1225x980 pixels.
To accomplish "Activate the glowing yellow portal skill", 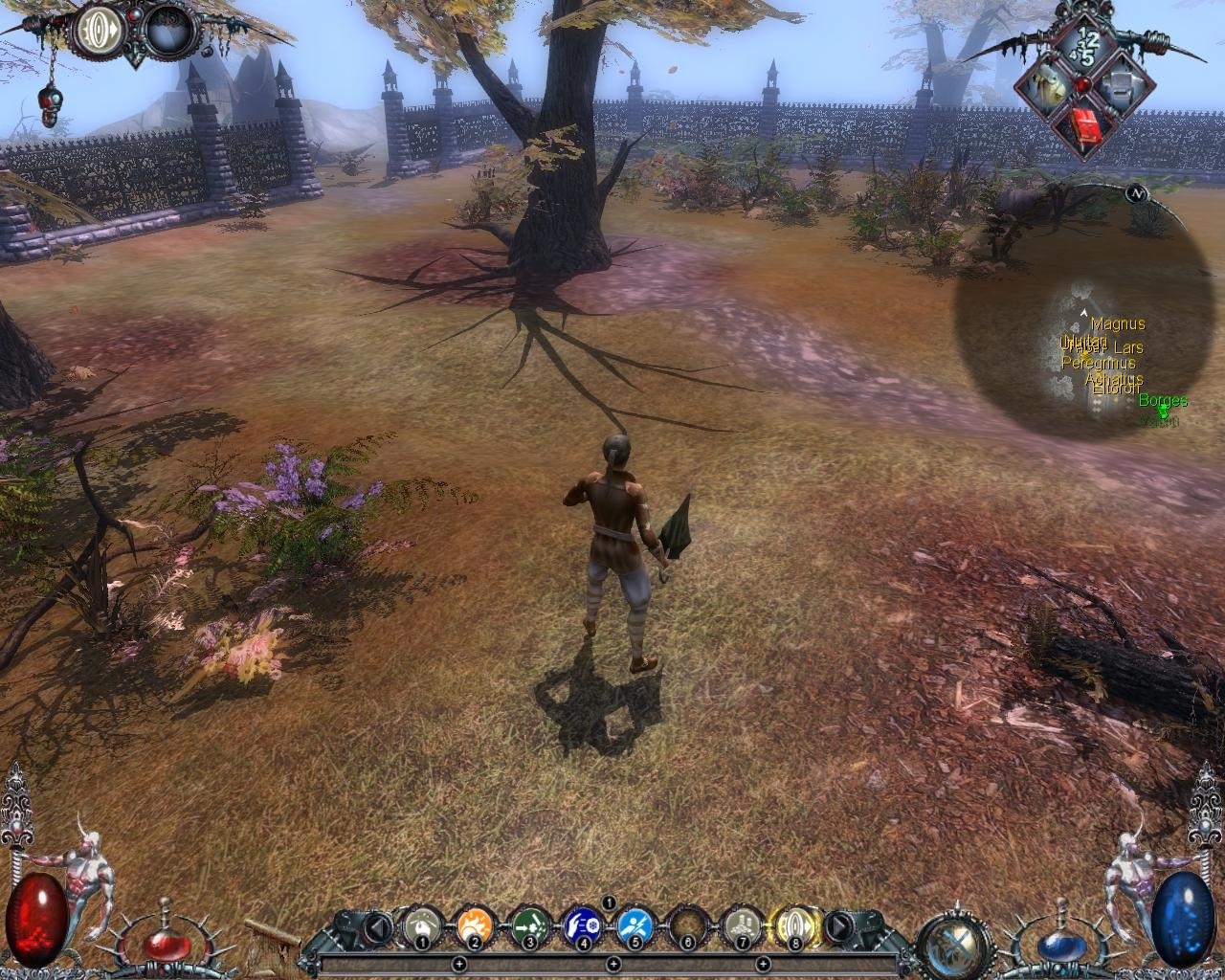I will pos(794,925).
